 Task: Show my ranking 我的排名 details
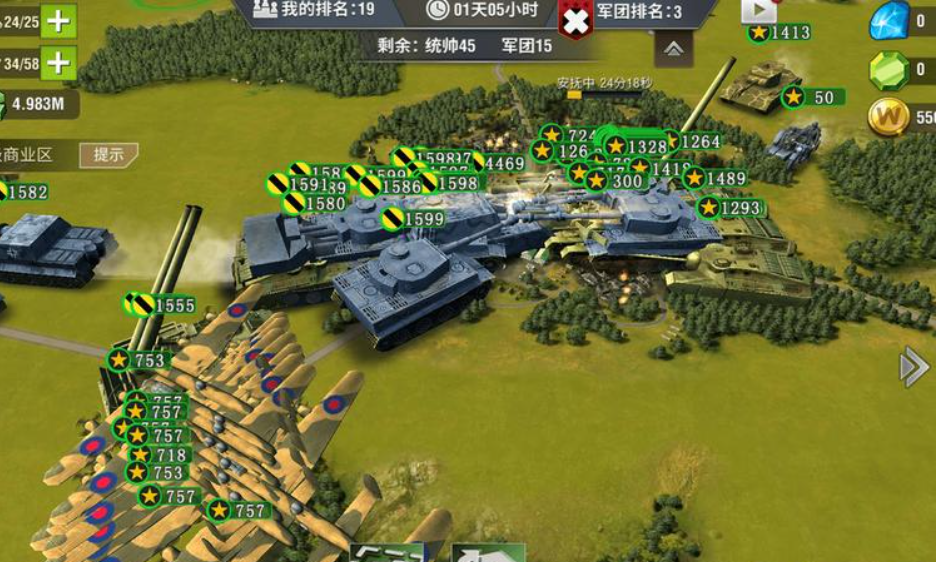click(x=314, y=10)
